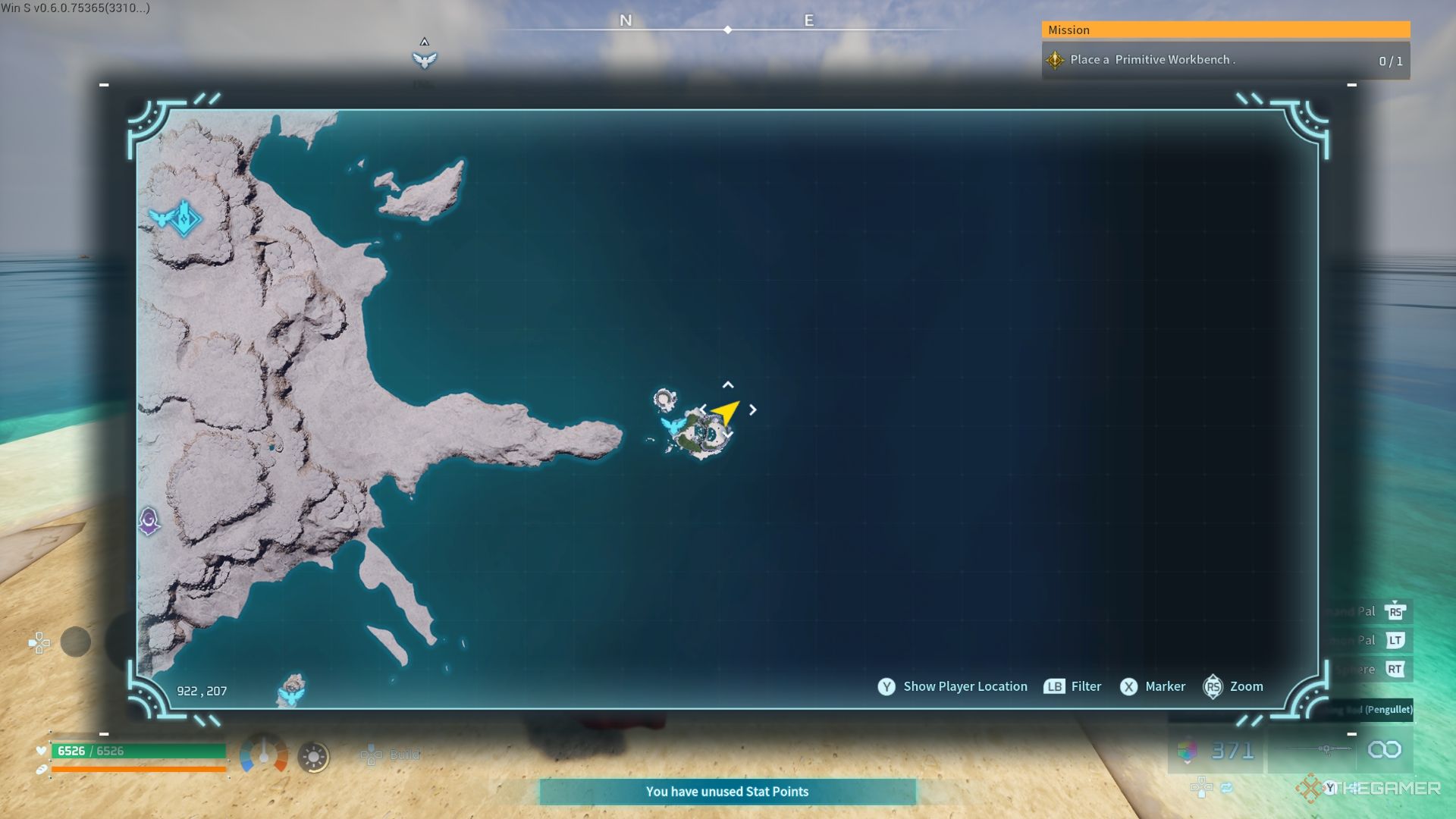1456x819 pixels.
Task: Click the purple hooded boss marker
Action: (149, 521)
